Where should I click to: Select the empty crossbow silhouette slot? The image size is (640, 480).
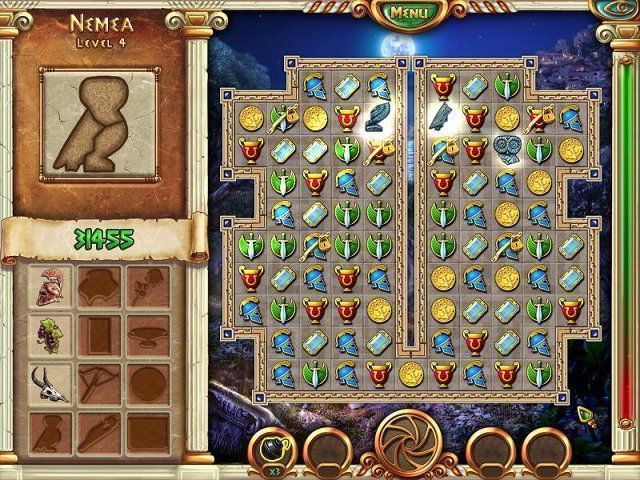click(x=99, y=381)
